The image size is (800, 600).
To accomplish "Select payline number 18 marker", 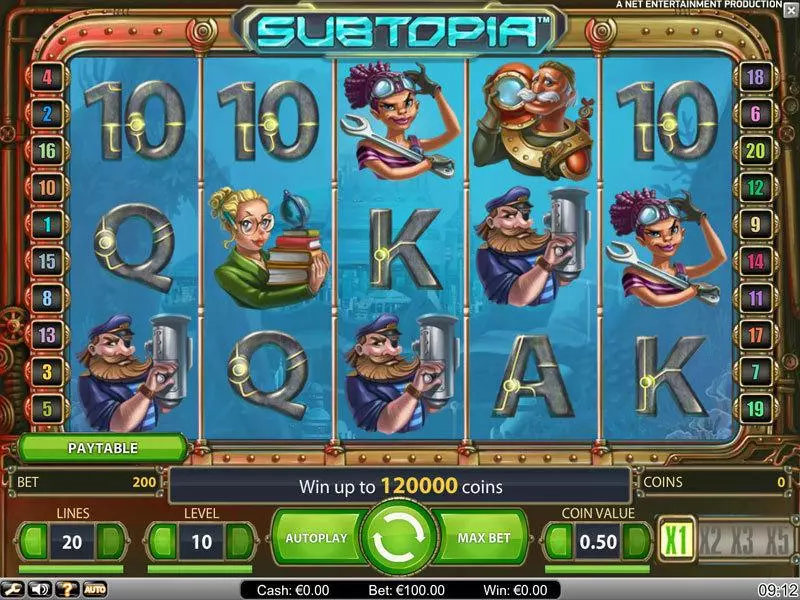I will coord(756,76).
